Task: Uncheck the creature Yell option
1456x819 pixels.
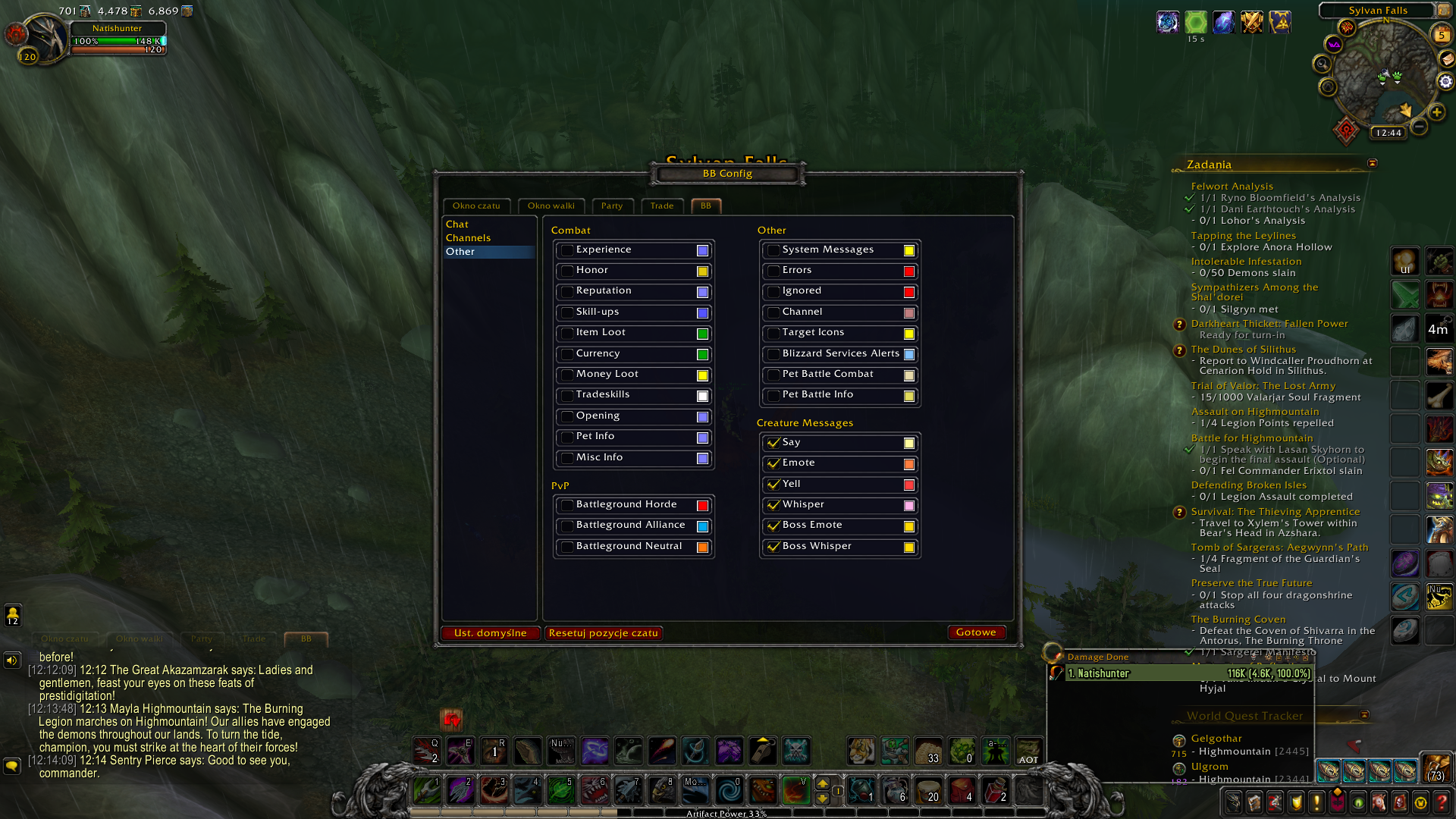Action: click(773, 485)
